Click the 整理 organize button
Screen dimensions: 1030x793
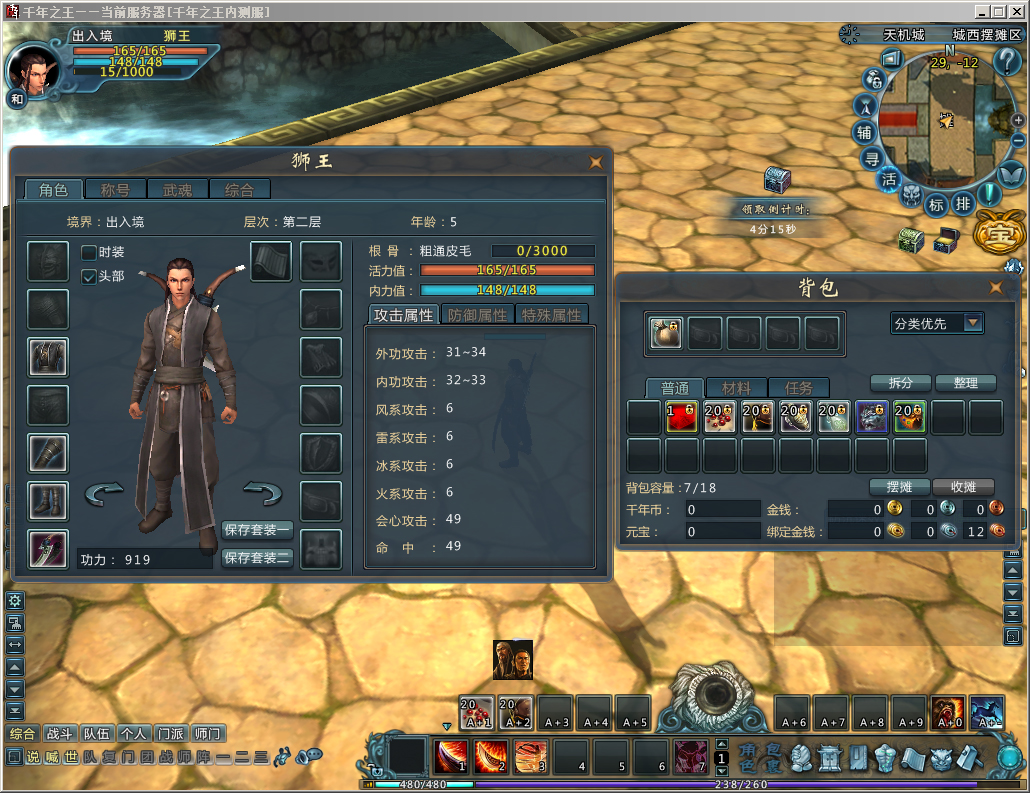tap(965, 383)
